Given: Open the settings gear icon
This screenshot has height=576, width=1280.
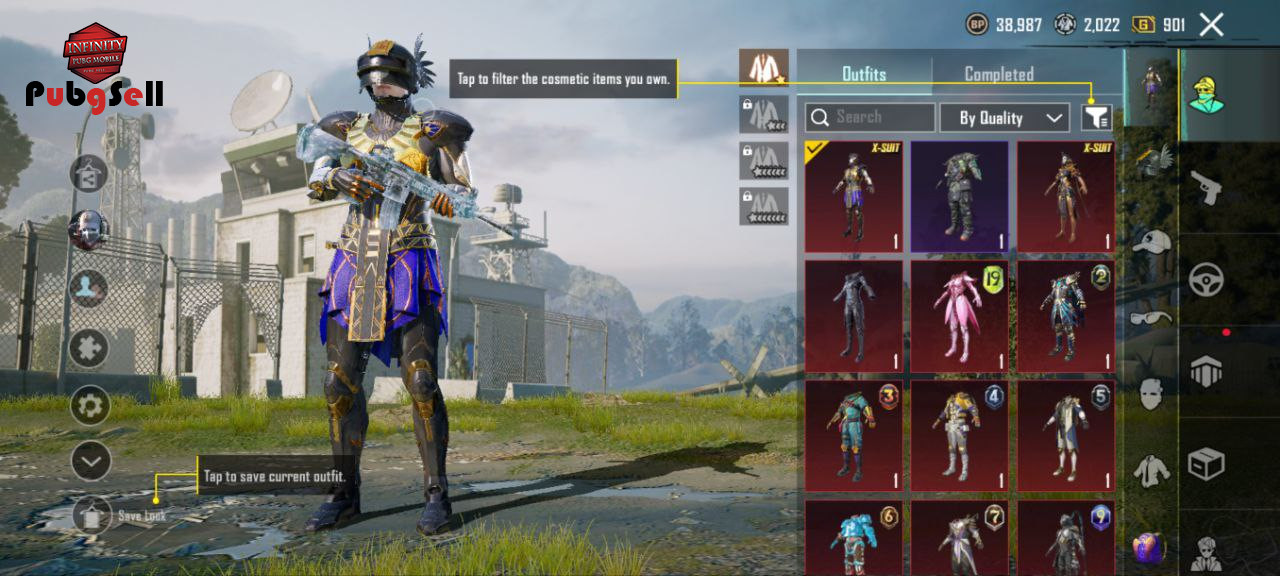Looking at the screenshot, I should [x=90, y=405].
